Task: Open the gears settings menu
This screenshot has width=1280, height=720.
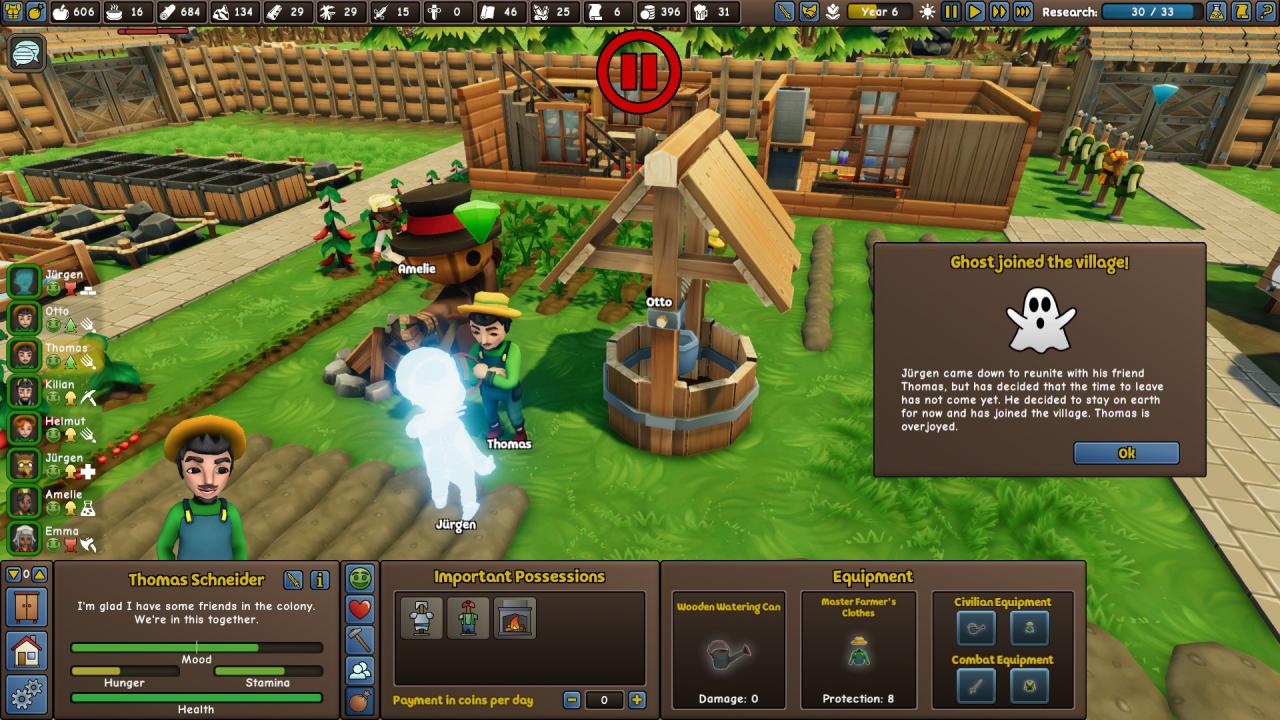Action: coord(26,694)
